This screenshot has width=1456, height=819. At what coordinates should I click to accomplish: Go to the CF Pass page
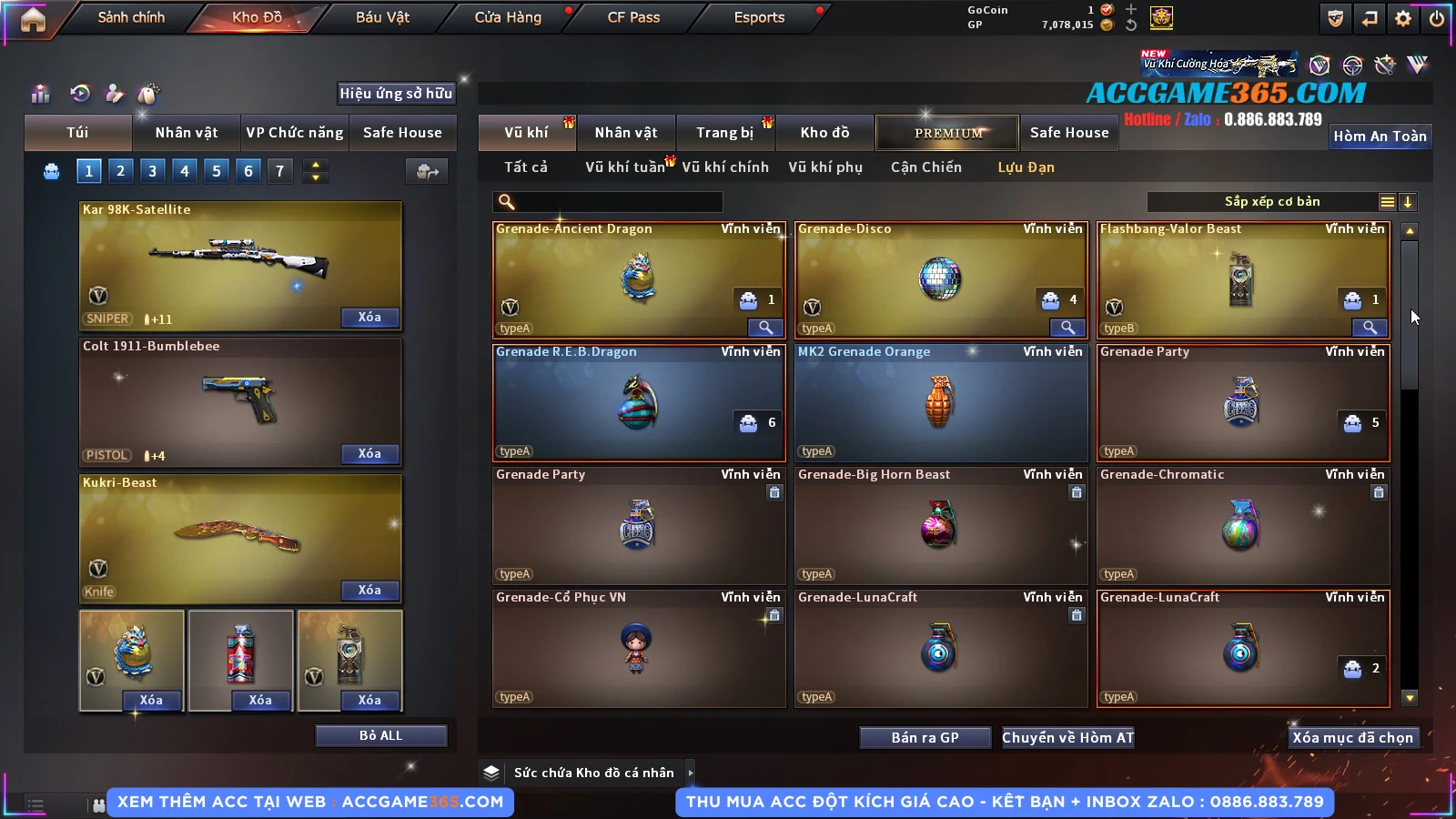pyautogui.click(x=633, y=17)
